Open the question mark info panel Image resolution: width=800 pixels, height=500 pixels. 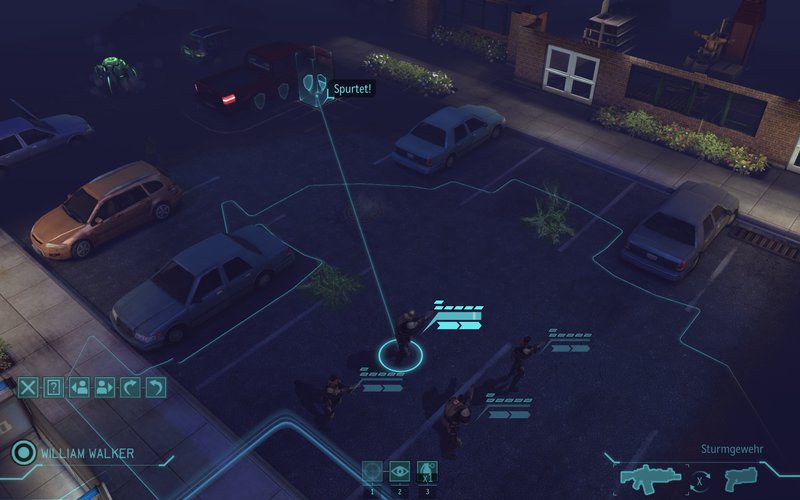pyautogui.click(x=54, y=387)
